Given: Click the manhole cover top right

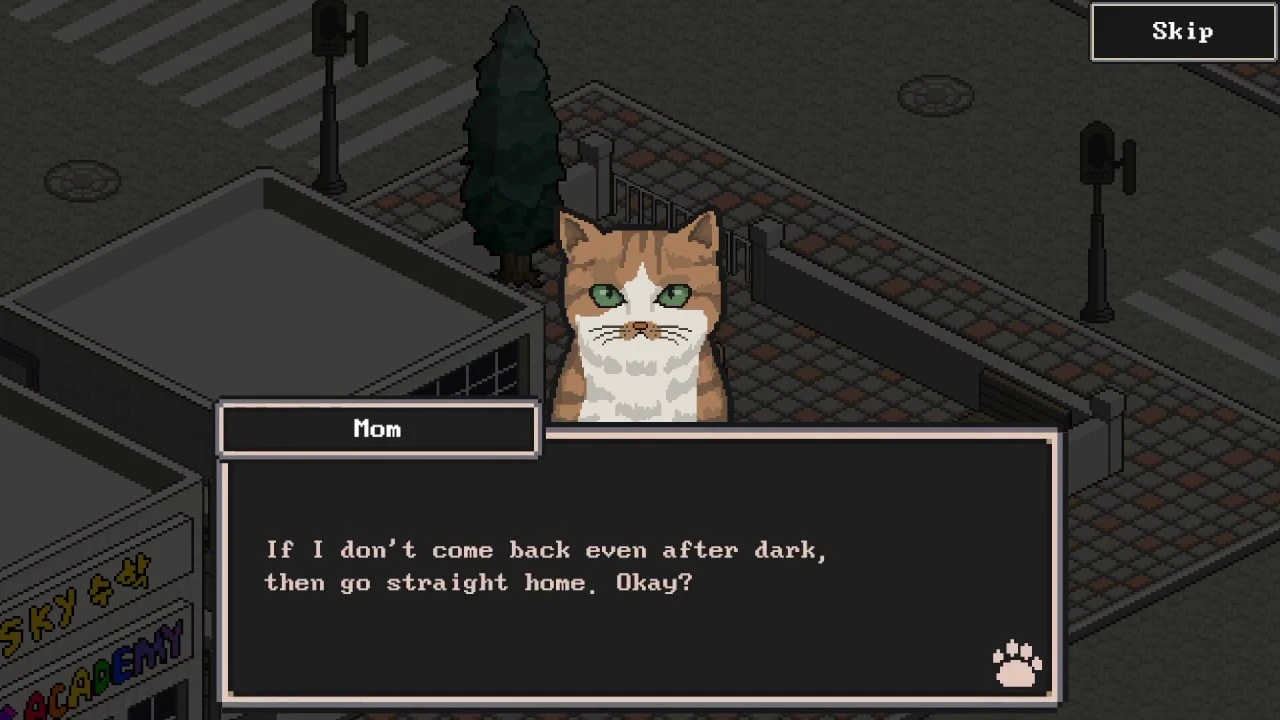Looking at the screenshot, I should tap(937, 93).
